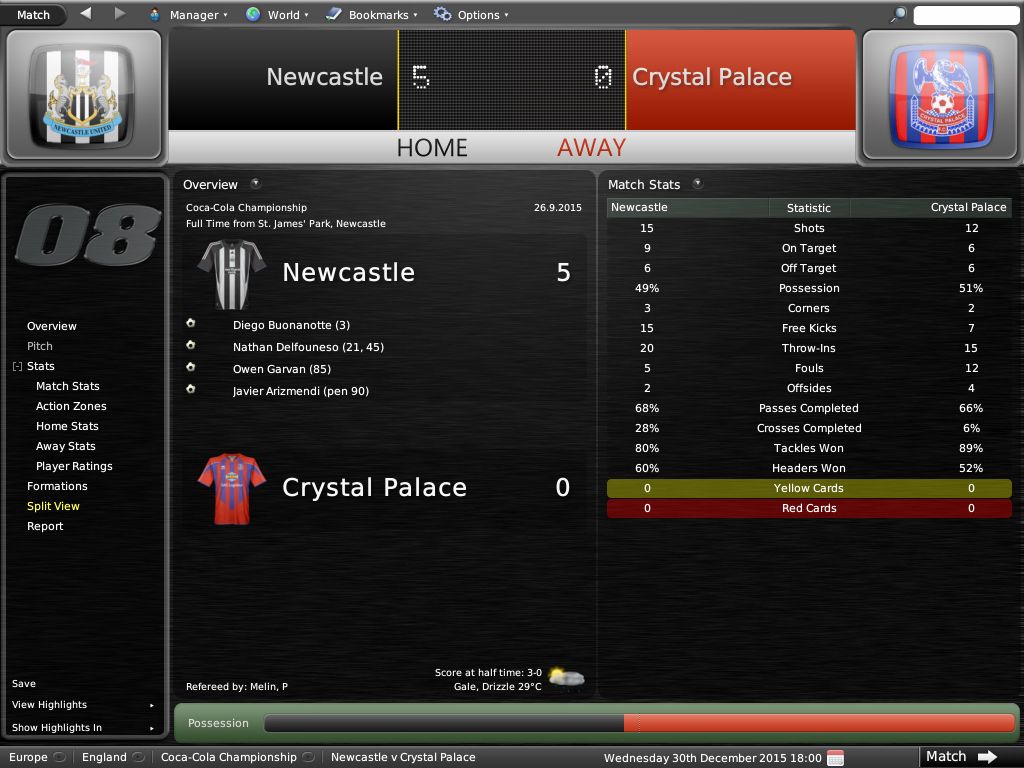Open the Manager menu

pos(188,15)
